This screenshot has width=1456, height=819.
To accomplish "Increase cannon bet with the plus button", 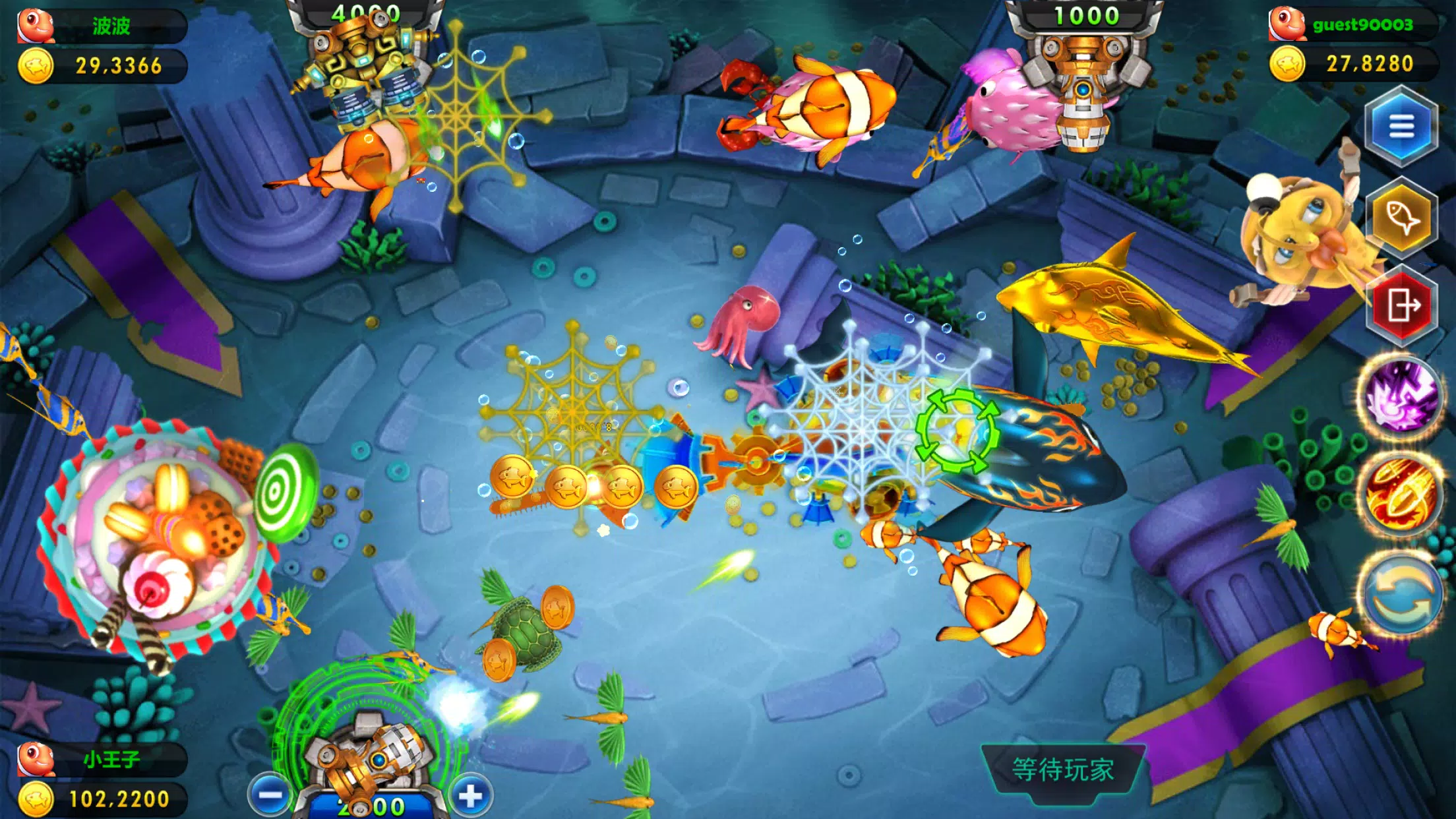I will click(x=470, y=796).
